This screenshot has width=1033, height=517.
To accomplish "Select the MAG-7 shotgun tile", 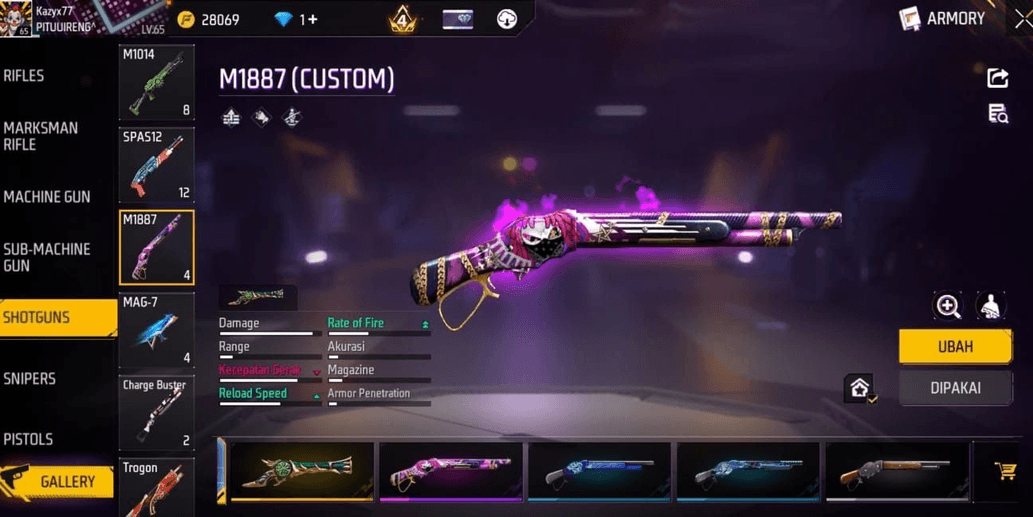I will point(156,330).
